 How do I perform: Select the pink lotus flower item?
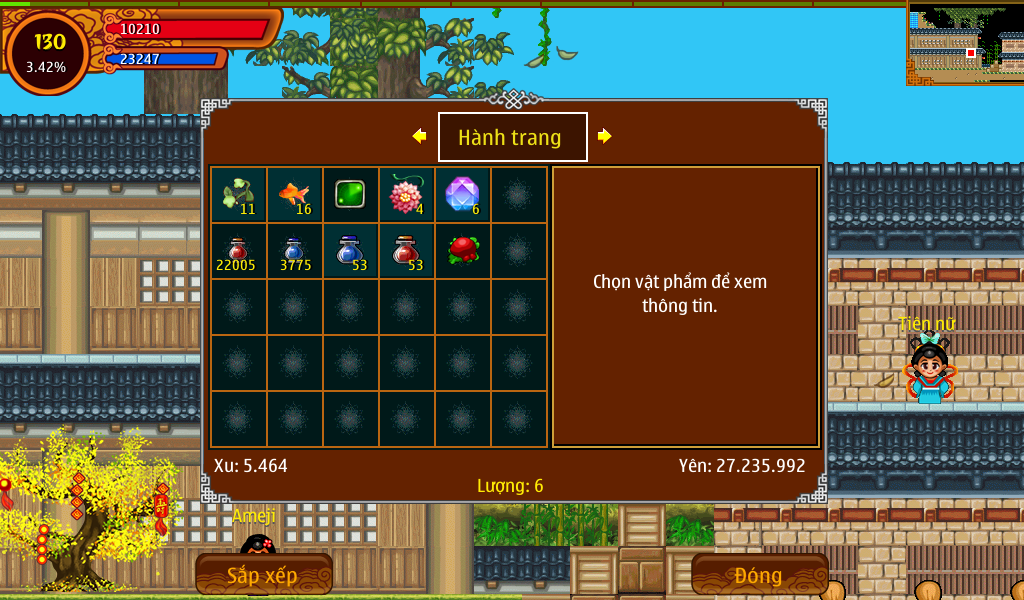406,195
